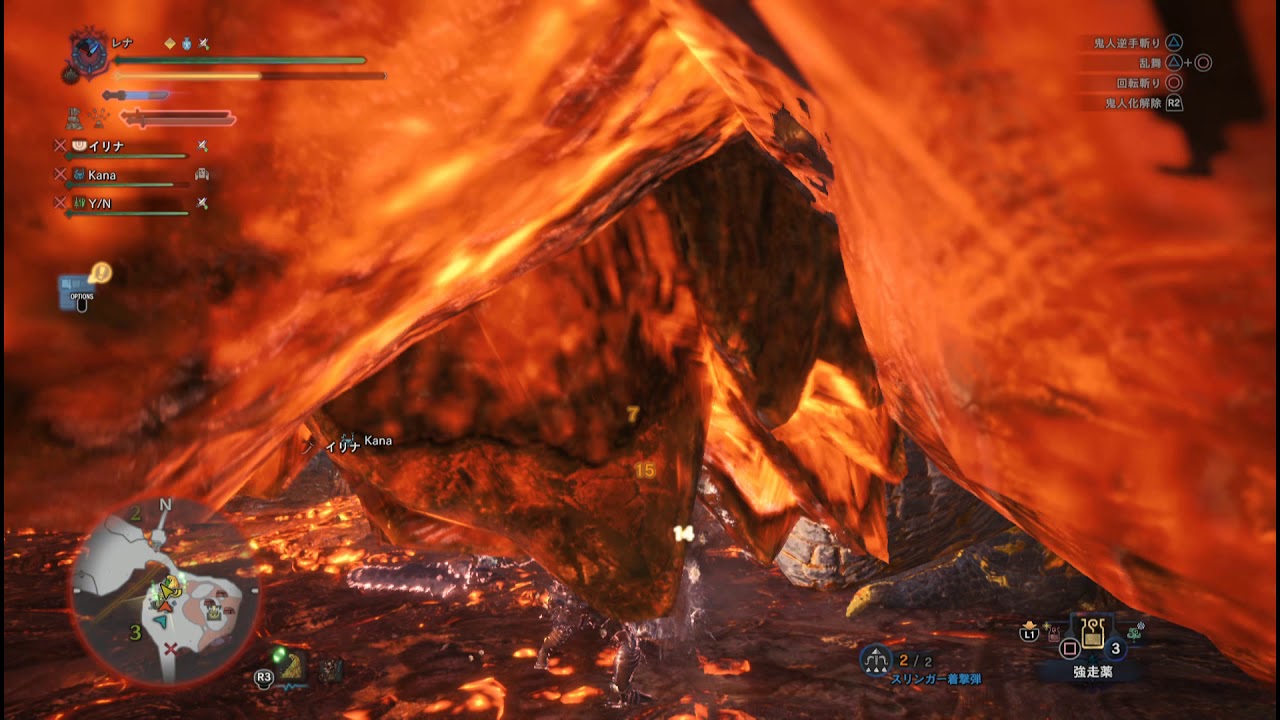Select party member イリナ in the list

[104, 146]
